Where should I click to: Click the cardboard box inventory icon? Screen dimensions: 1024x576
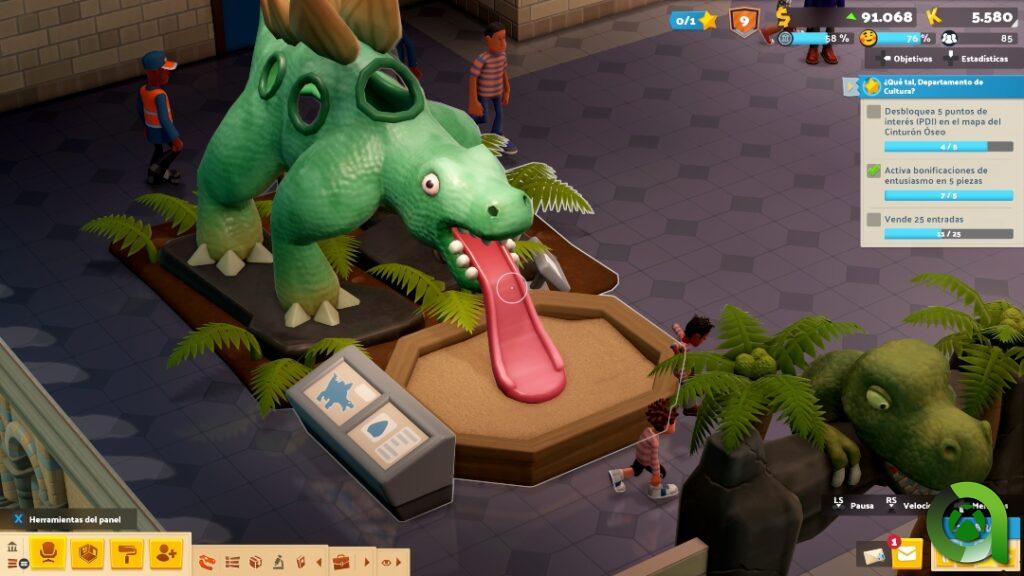[256, 562]
